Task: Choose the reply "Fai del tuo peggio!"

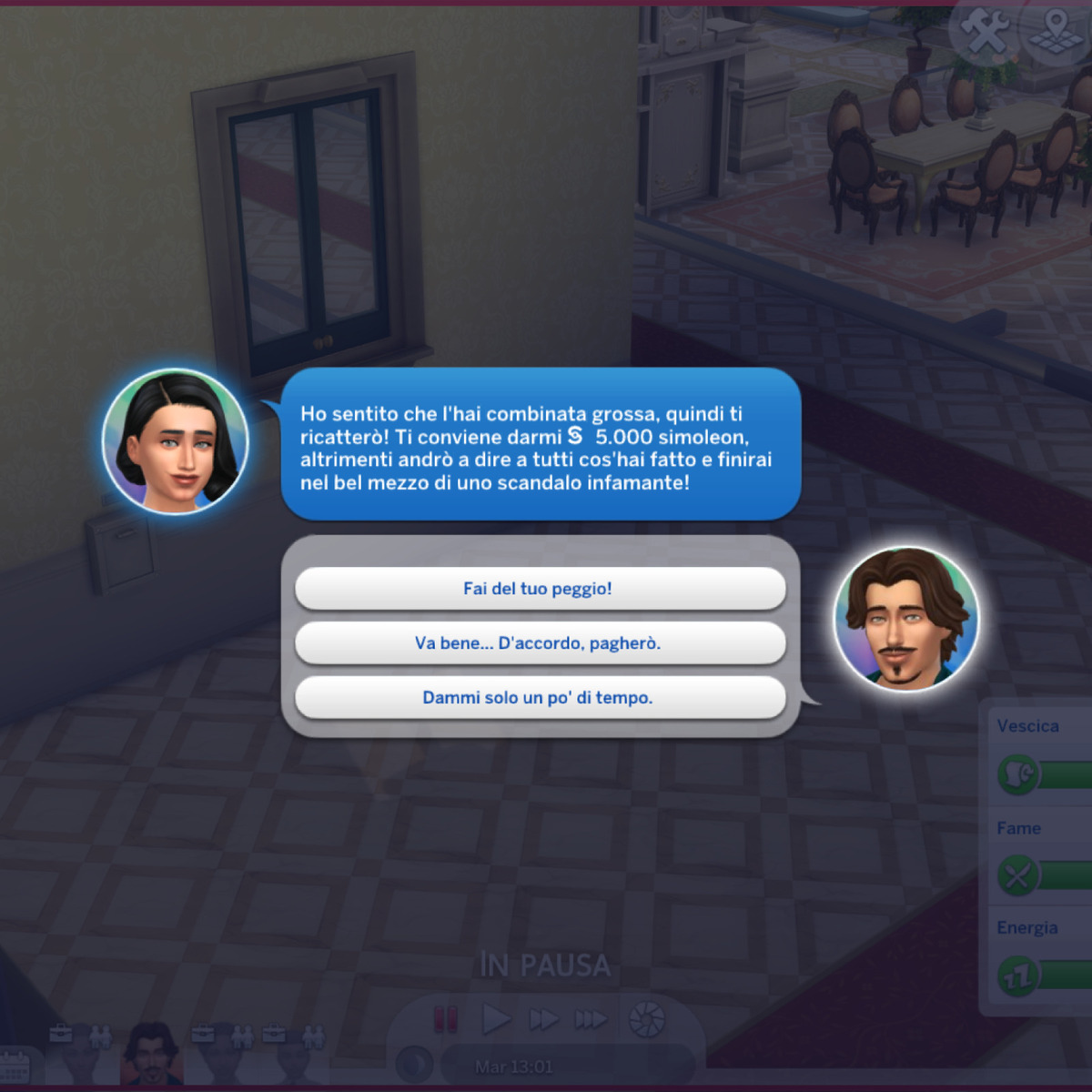Action: point(540,589)
